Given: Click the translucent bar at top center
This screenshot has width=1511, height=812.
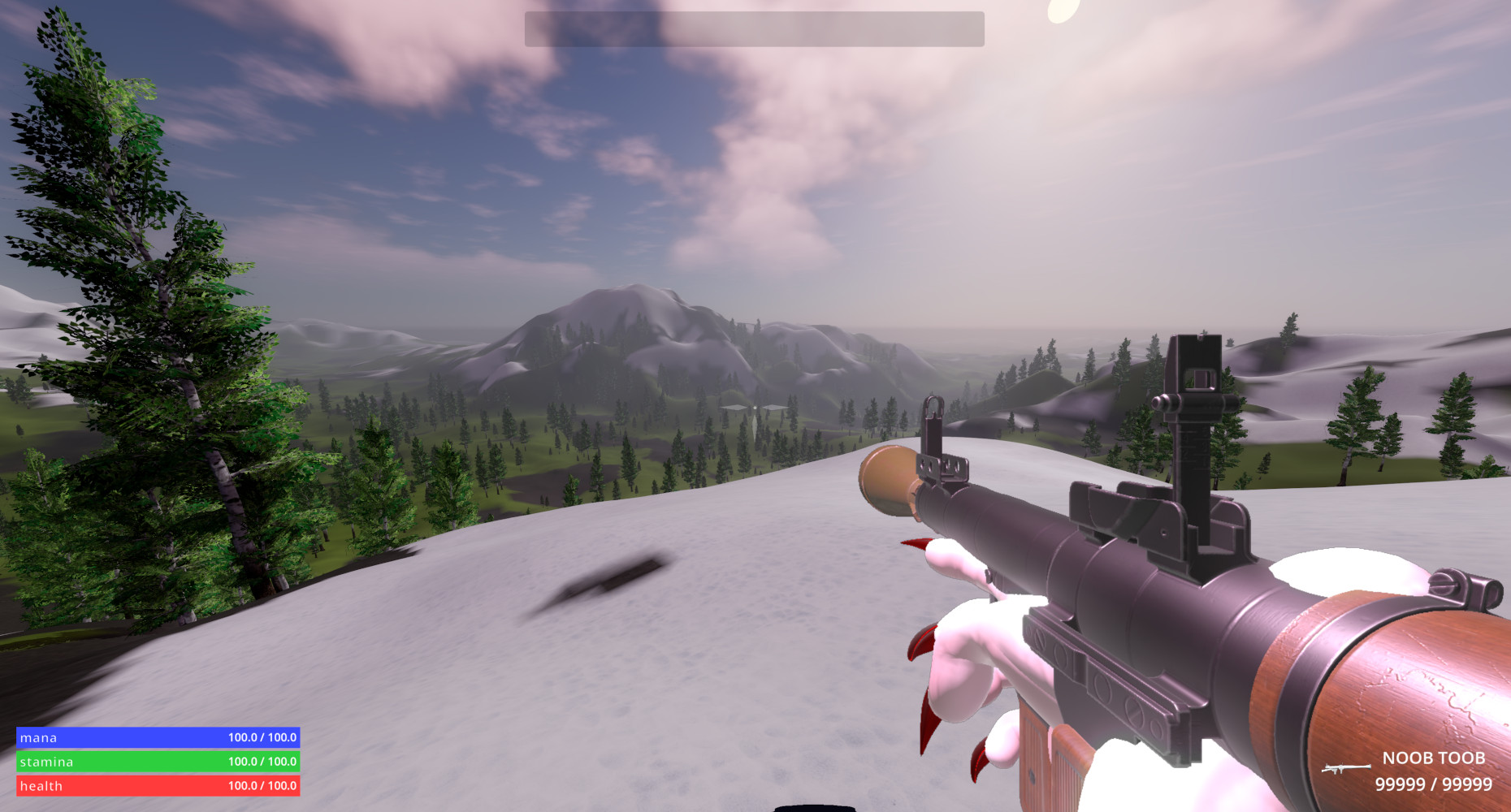Looking at the screenshot, I should (754, 29).
